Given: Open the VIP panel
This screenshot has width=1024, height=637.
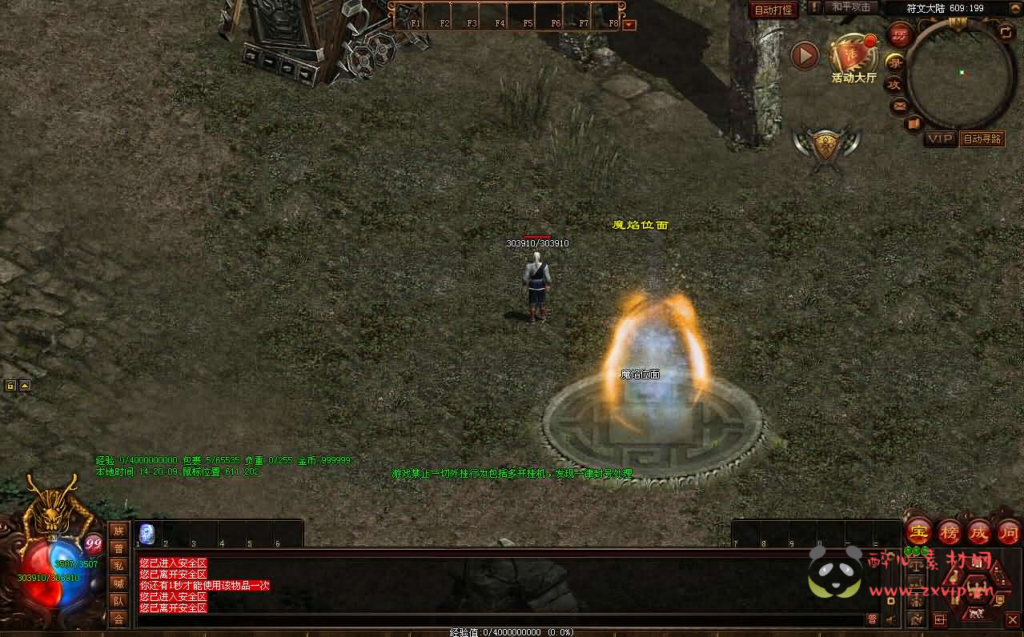Looking at the screenshot, I should 939,139.
